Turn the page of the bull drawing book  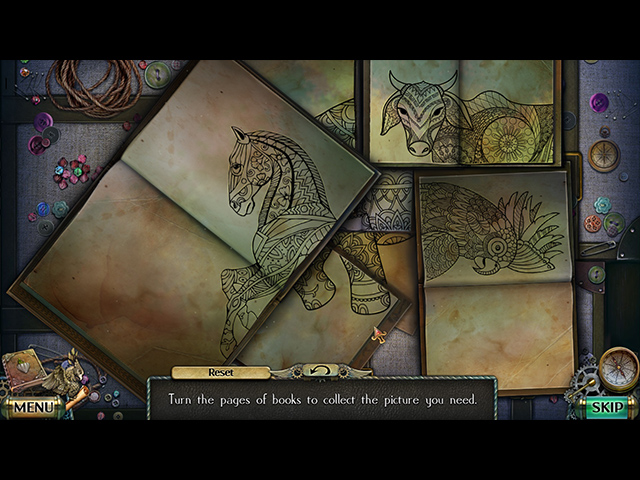pyautogui.click(x=460, y=112)
